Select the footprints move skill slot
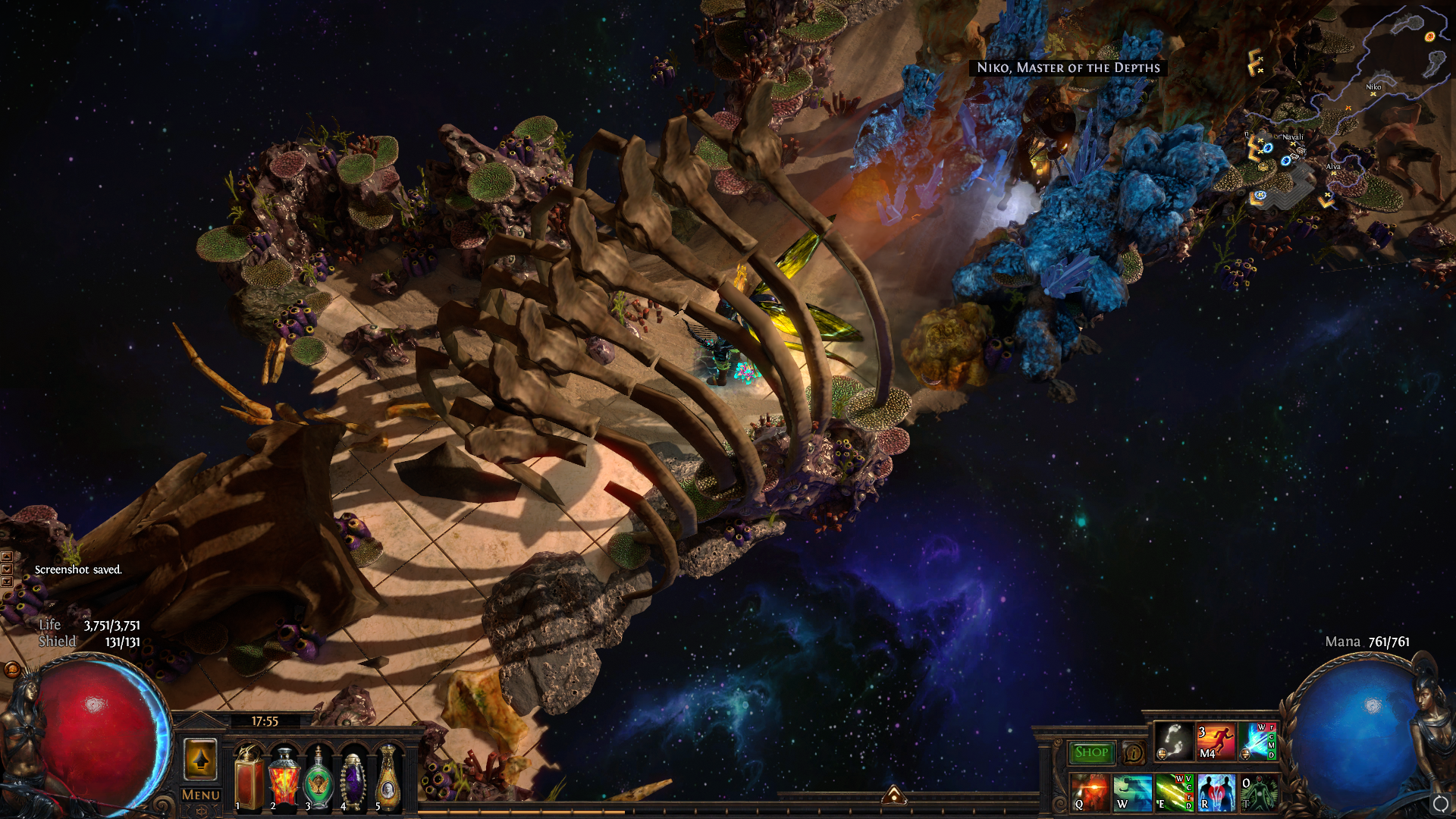Screen dimensions: 1456x819 click(x=1174, y=742)
